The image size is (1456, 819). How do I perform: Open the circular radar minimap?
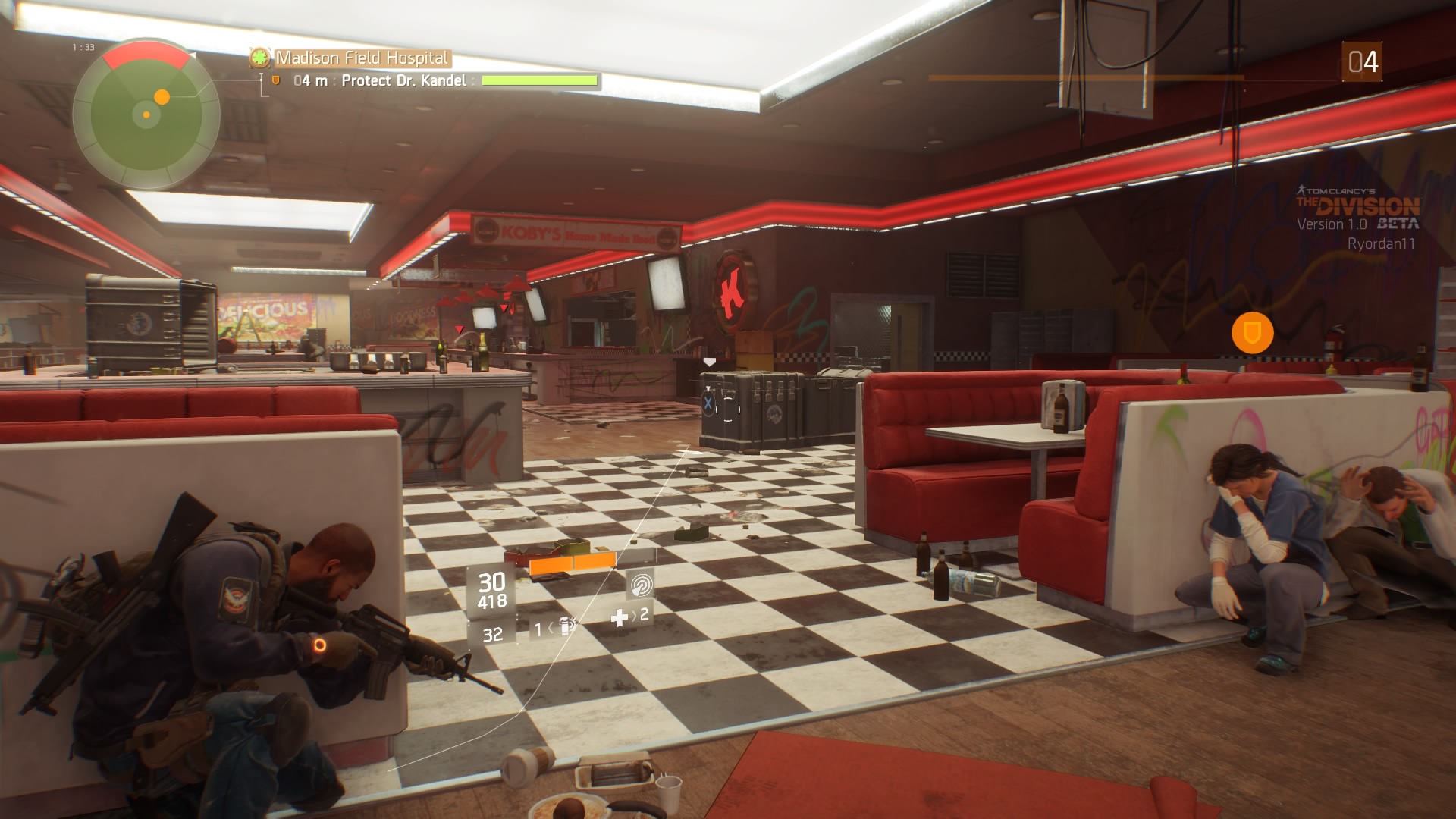(146, 115)
